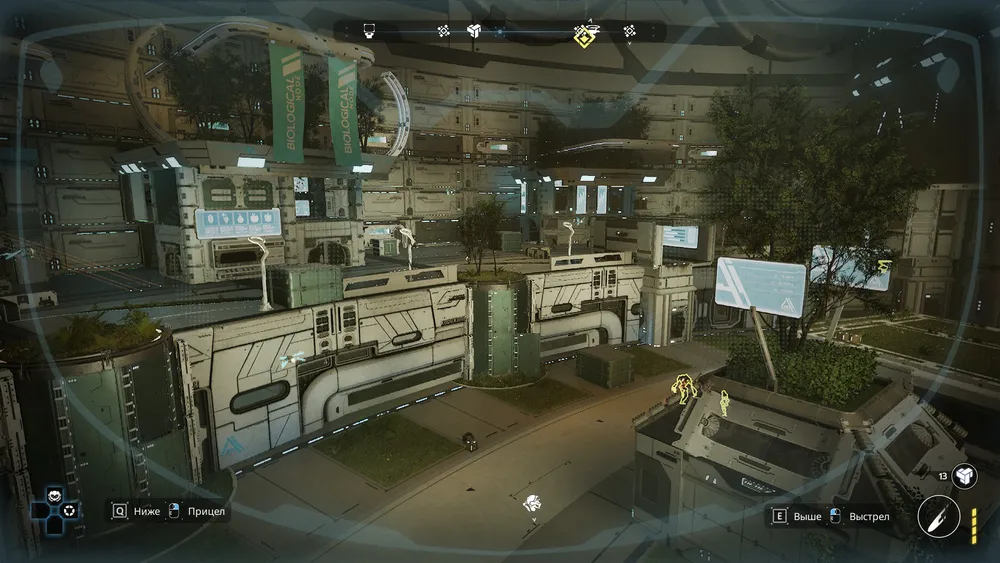Viewport: 1000px width, 563px height.
Task: Click the cube marker on the compass bar
Action: (x=475, y=32)
